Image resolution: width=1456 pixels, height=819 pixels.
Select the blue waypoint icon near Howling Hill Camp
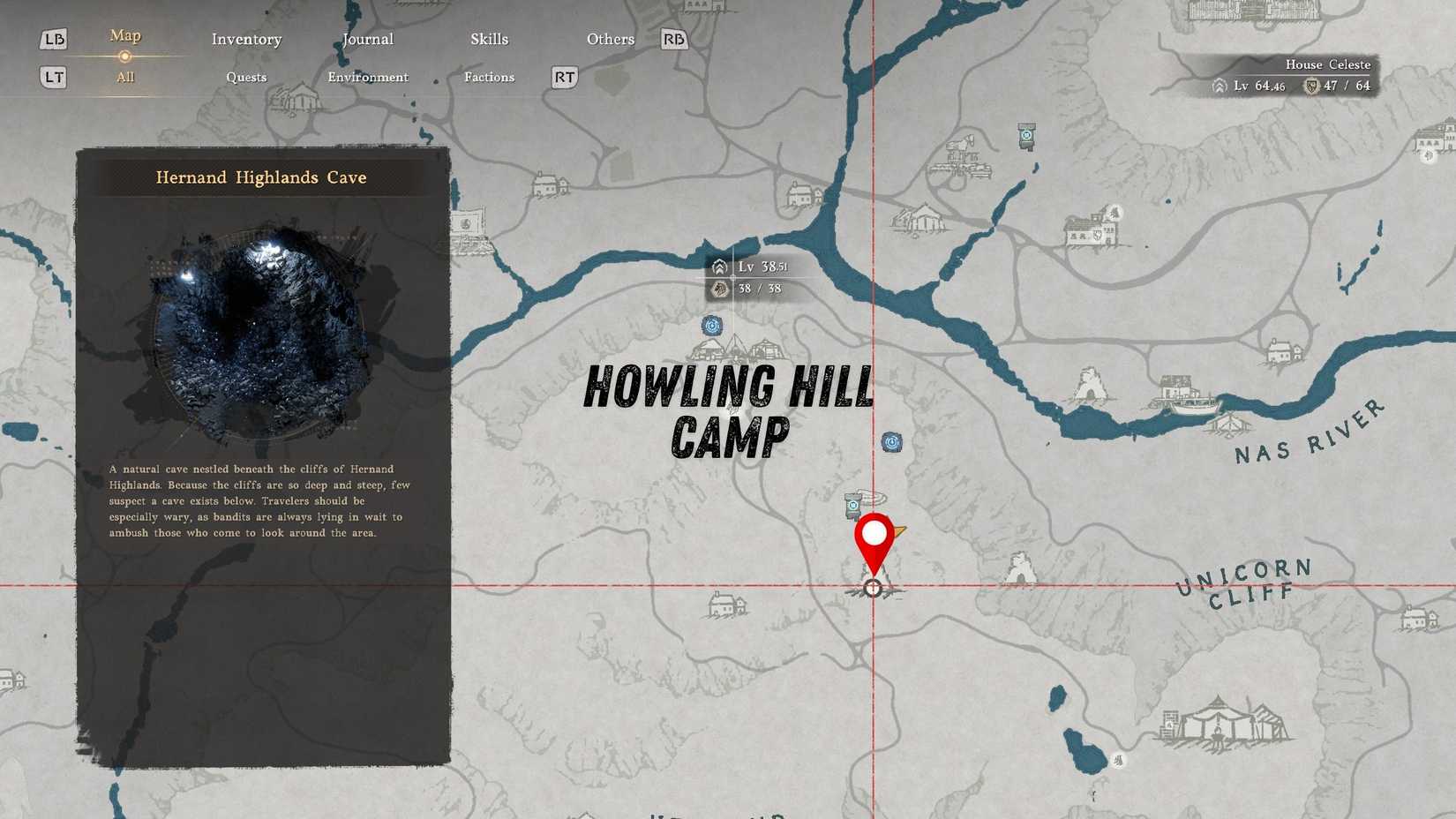[x=711, y=325]
